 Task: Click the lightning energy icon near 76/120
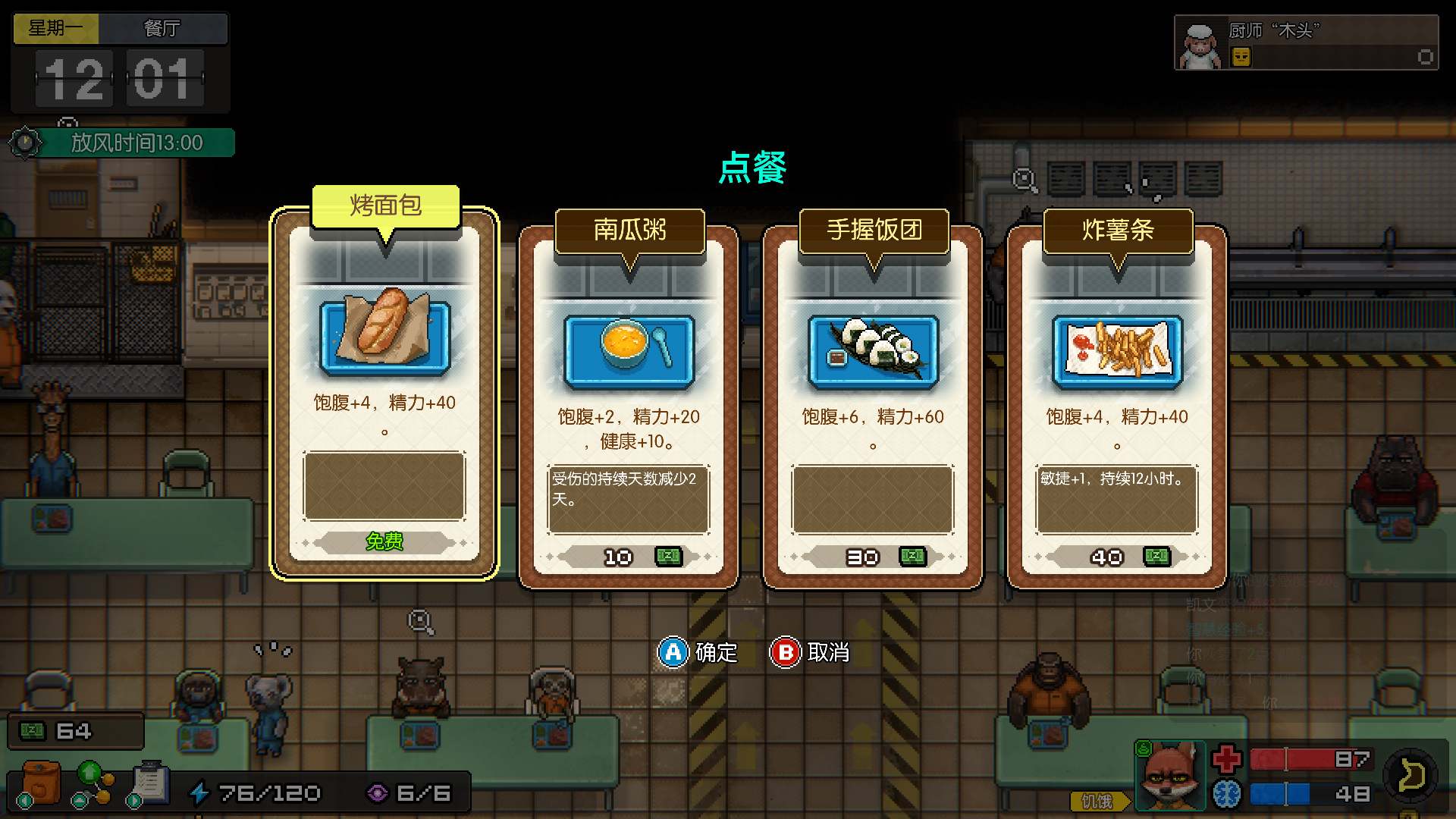point(201,792)
